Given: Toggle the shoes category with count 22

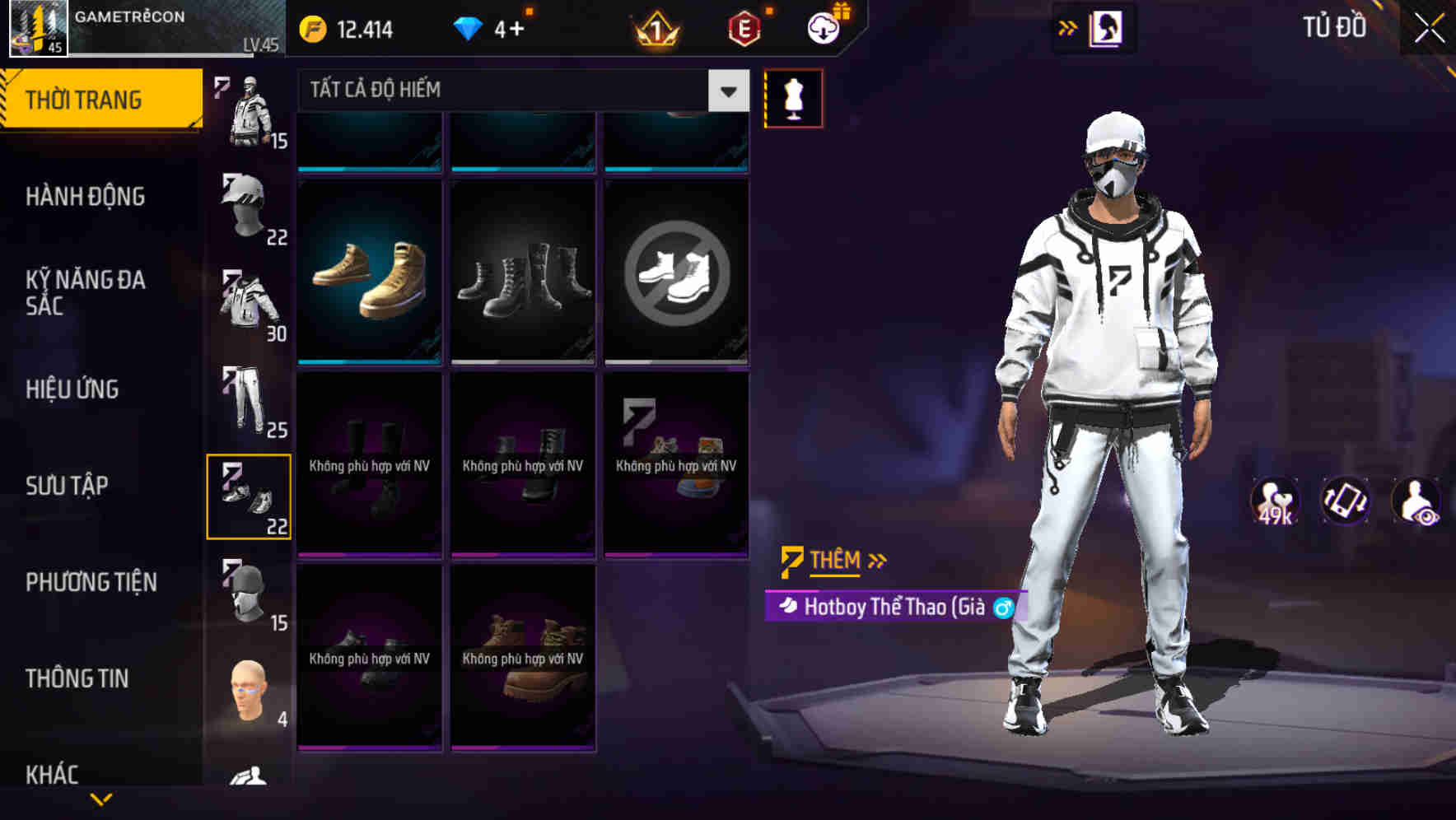Looking at the screenshot, I should [x=250, y=496].
